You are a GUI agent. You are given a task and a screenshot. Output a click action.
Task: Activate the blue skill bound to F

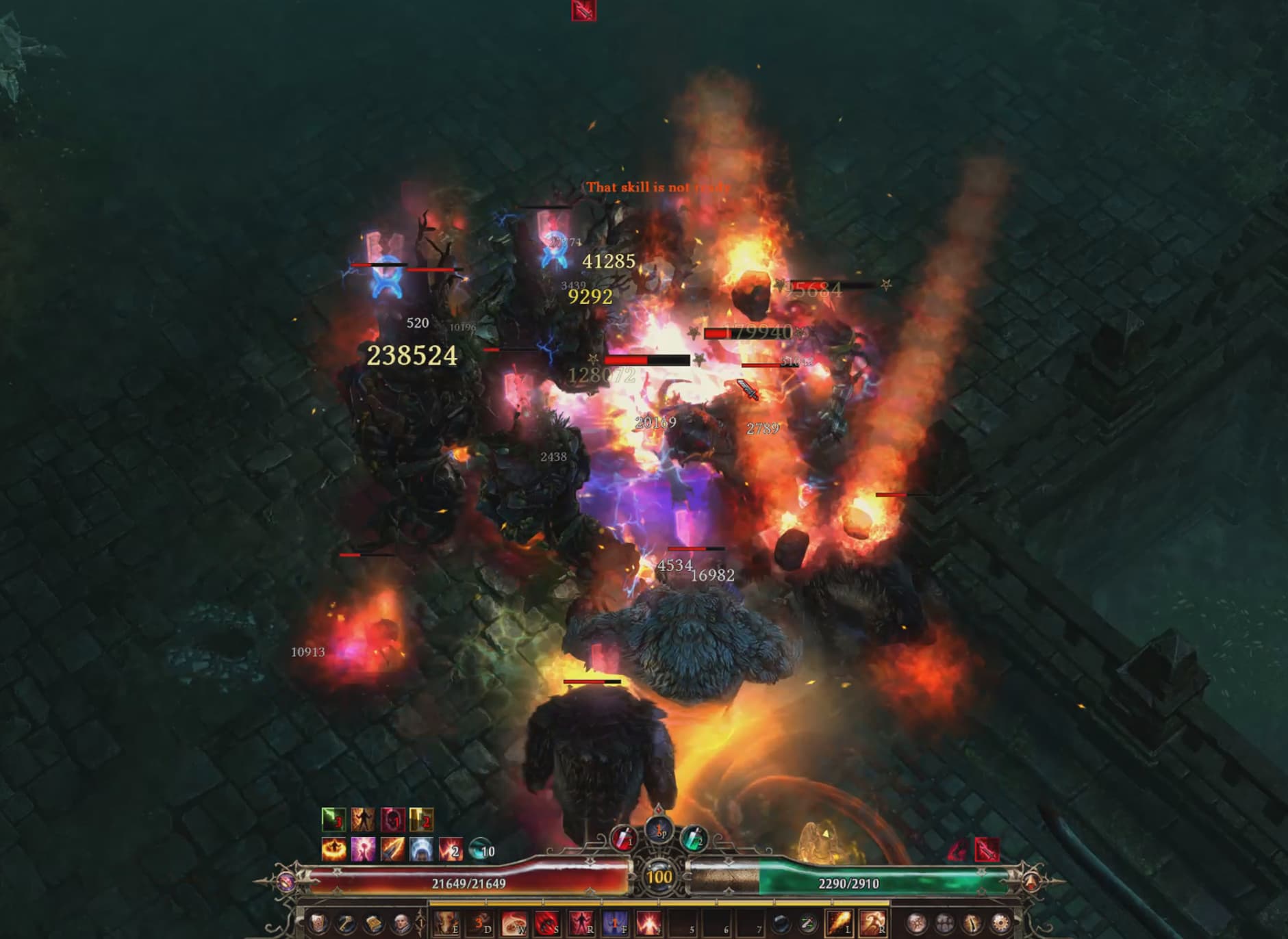tap(614, 924)
